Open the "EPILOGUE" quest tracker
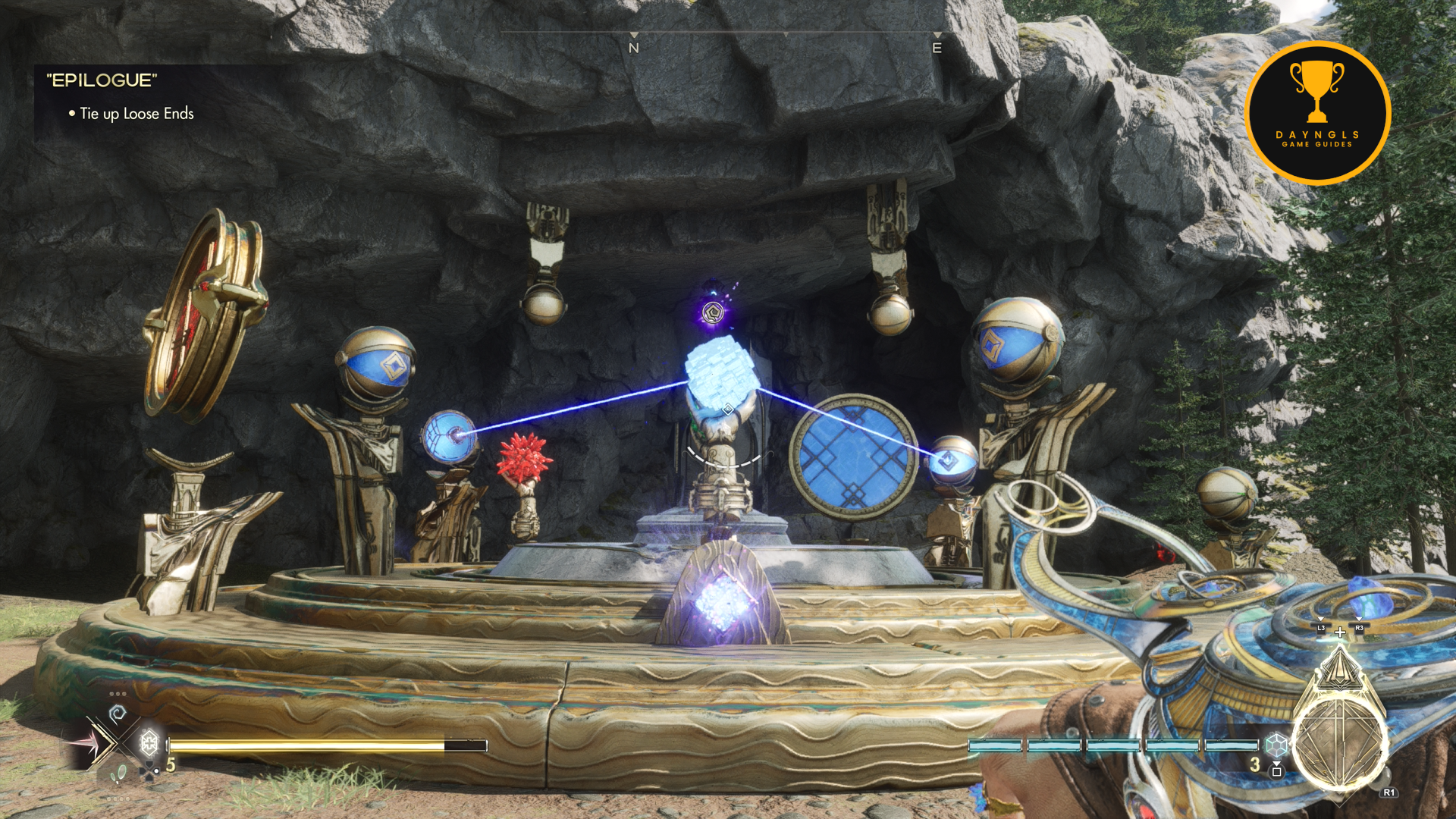 click(102, 80)
